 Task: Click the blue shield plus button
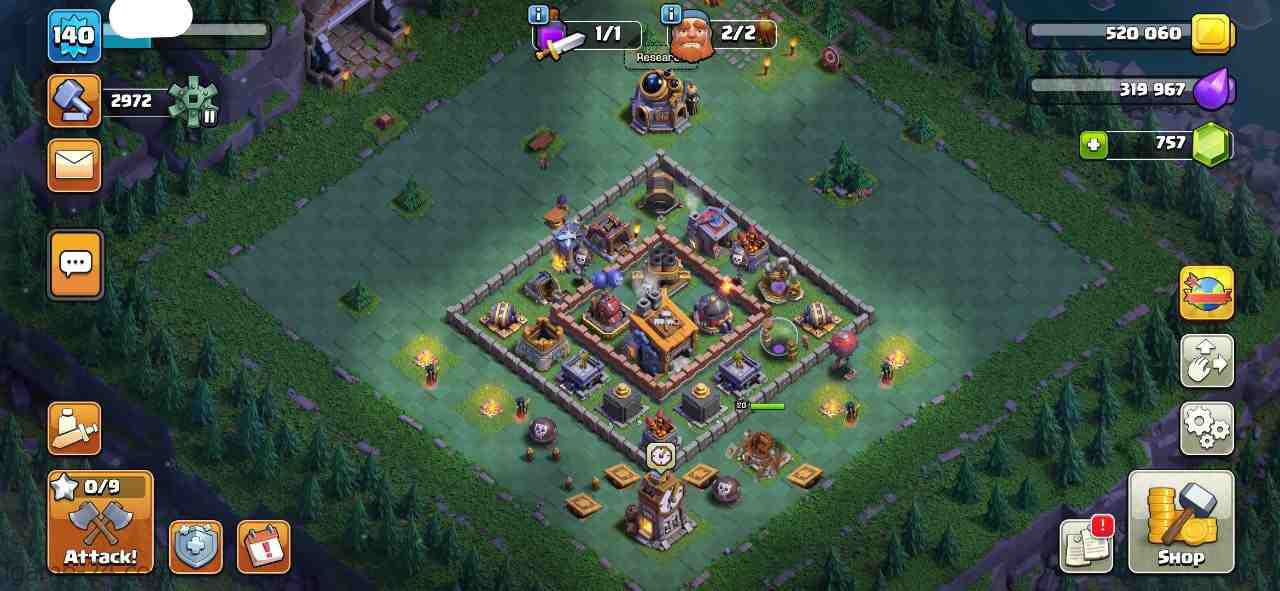tap(195, 547)
